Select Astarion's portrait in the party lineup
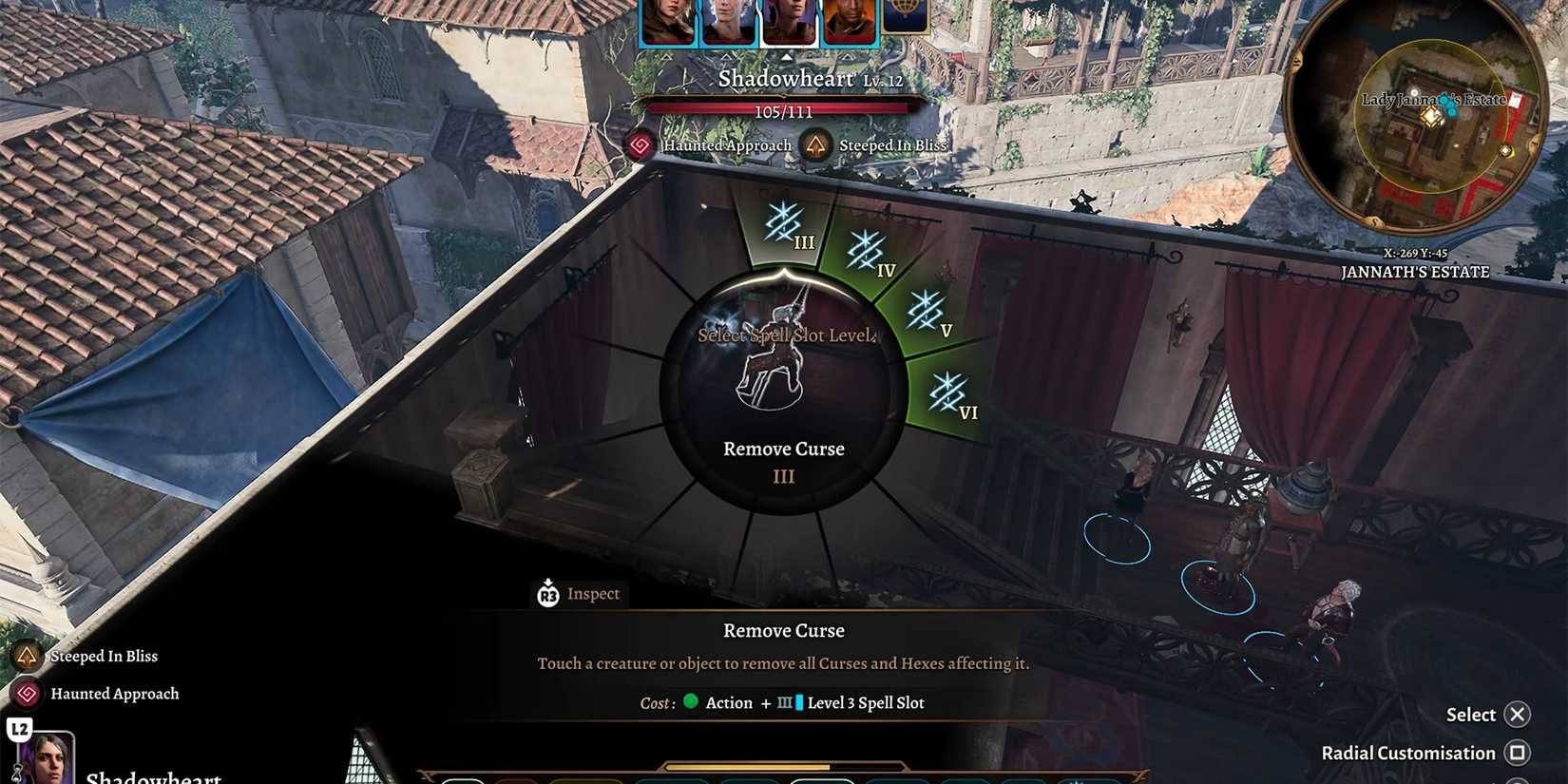The image size is (1568, 784). pyautogui.click(x=730, y=17)
